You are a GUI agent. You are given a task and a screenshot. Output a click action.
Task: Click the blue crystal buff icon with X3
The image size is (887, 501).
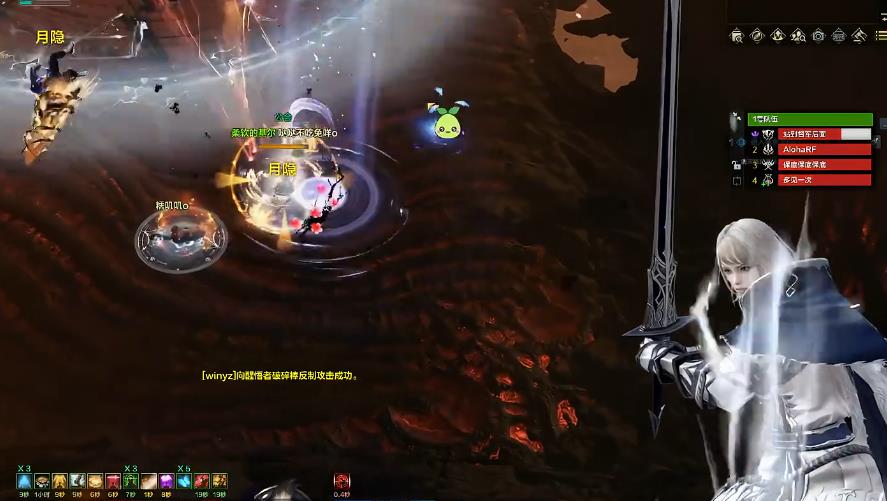click(23, 481)
